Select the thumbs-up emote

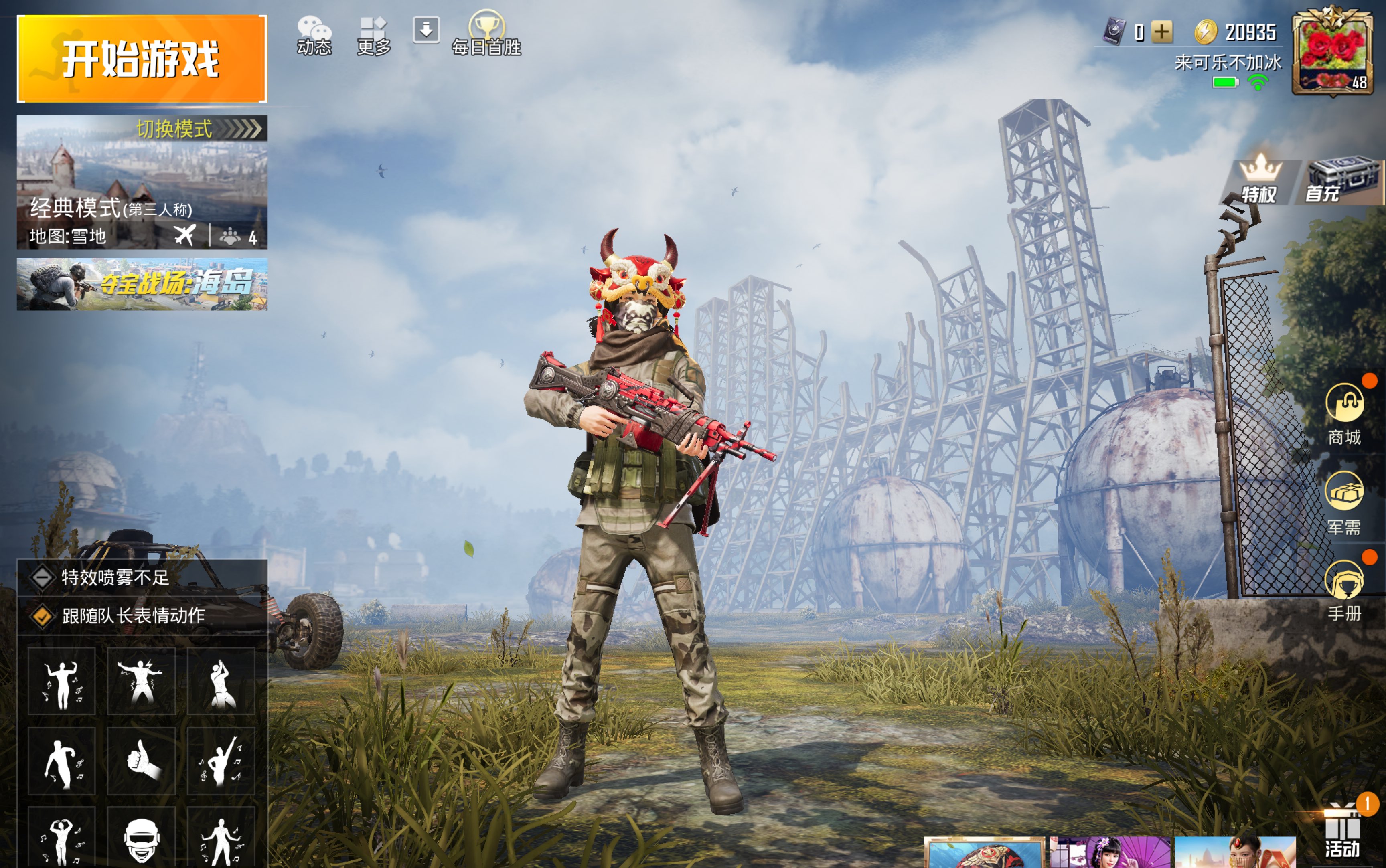point(141,761)
